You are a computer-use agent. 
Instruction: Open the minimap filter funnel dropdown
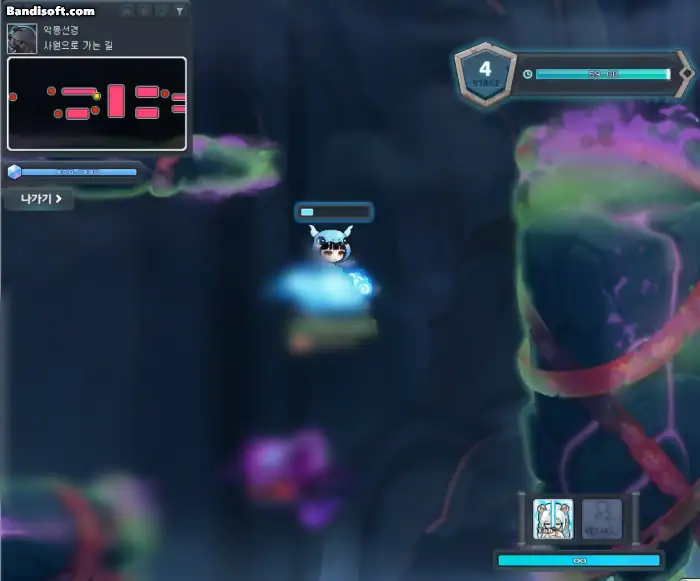(179, 12)
